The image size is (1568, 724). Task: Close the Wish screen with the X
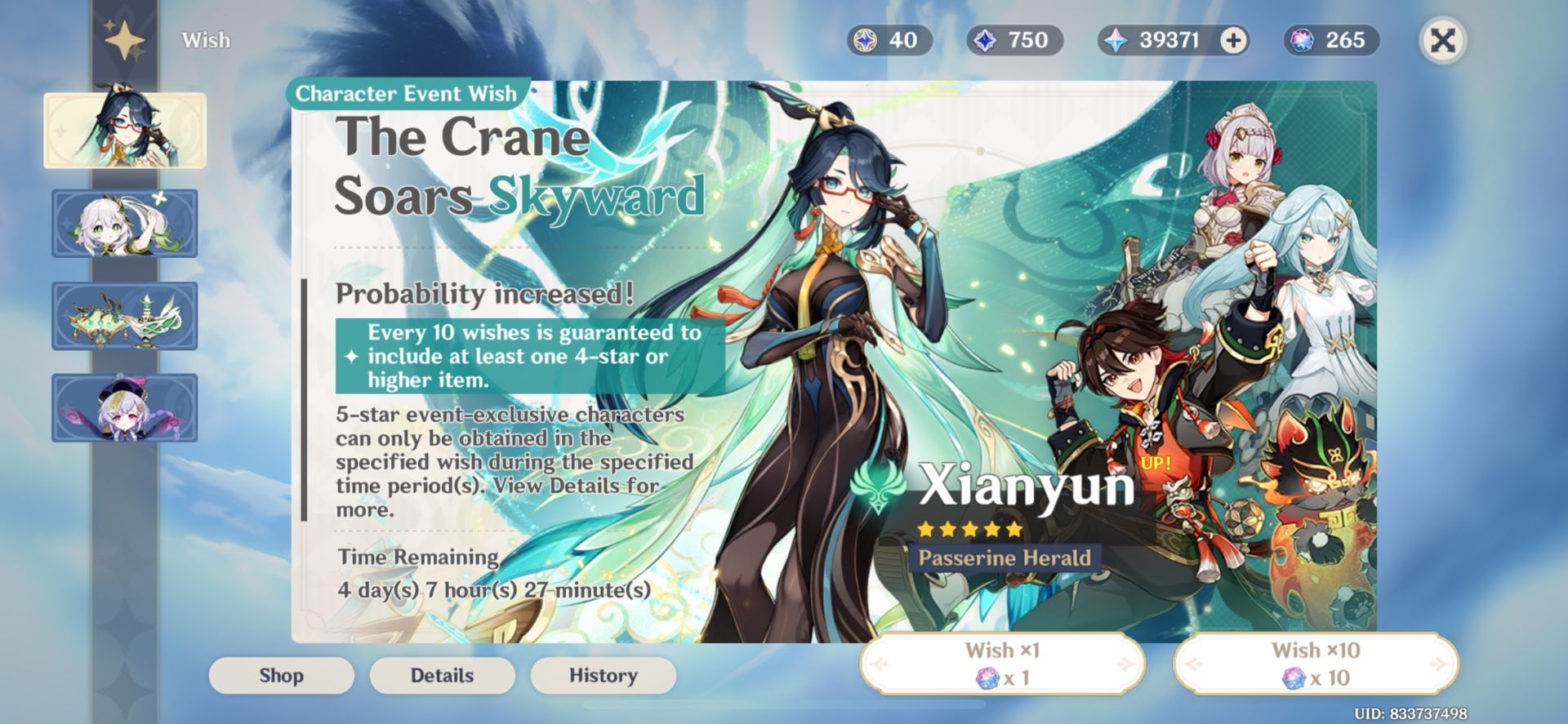1442,39
